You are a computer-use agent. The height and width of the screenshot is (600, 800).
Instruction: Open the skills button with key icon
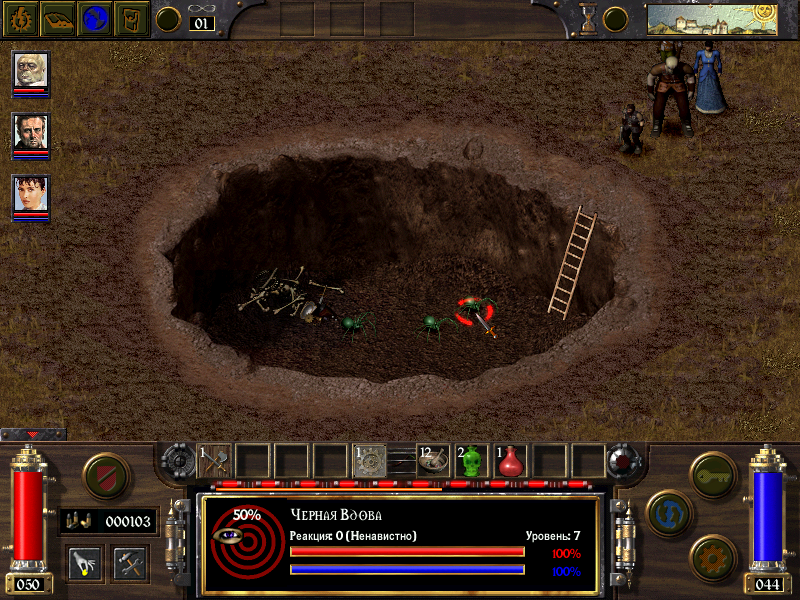(711, 472)
